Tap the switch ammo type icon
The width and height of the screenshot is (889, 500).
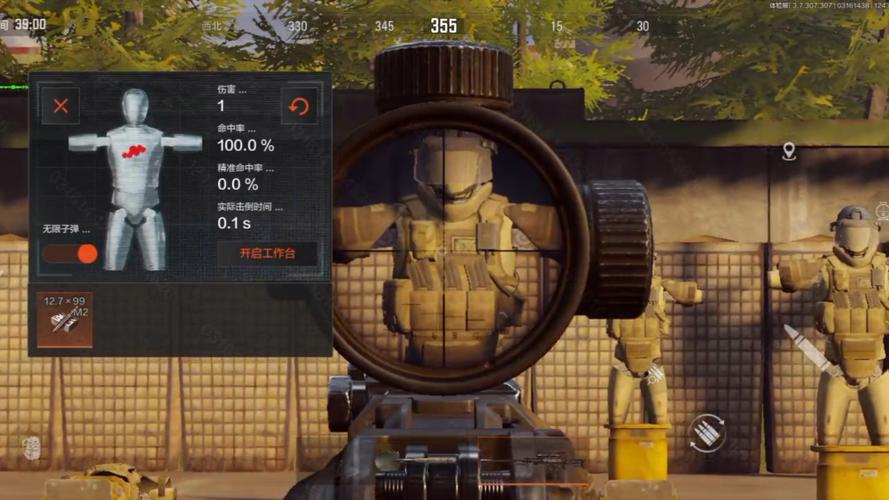tap(706, 431)
